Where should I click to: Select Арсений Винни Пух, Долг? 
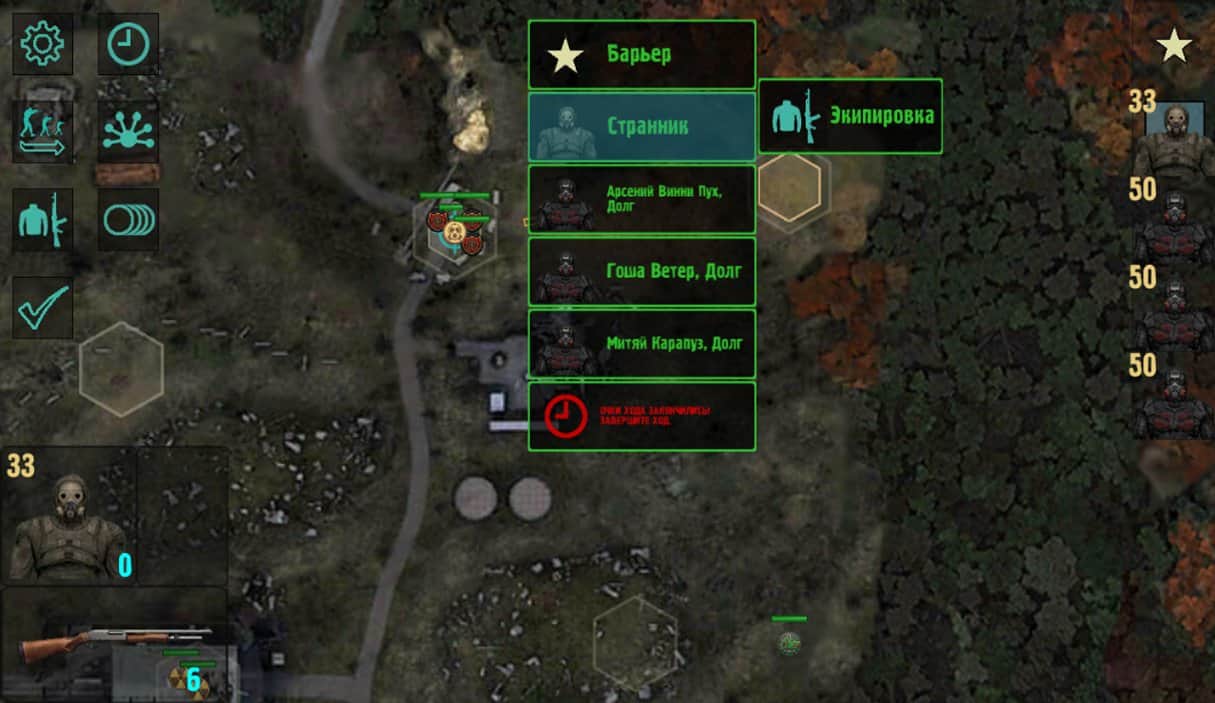641,199
